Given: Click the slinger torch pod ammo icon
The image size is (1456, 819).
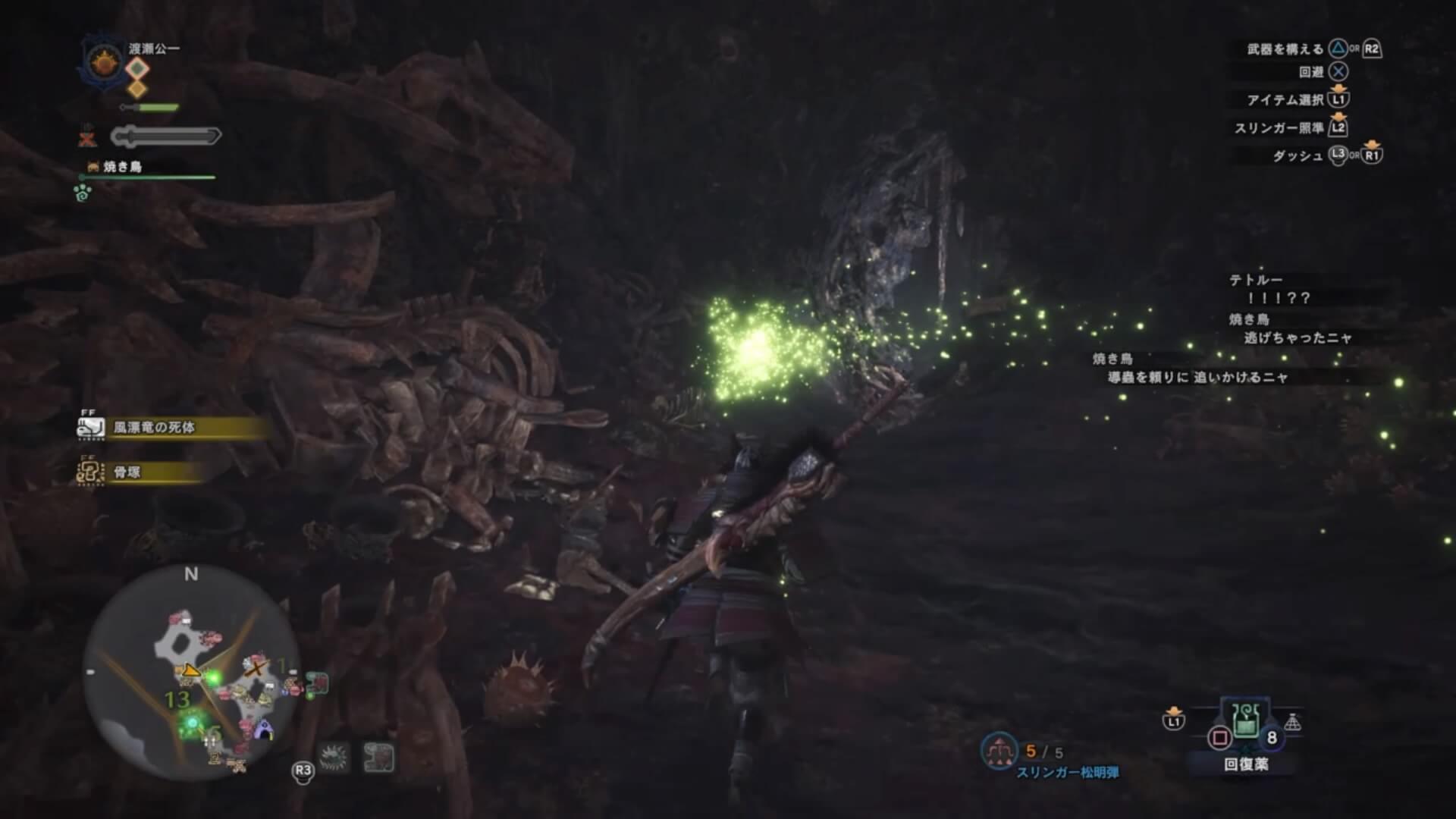Looking at the screenshot, I should pyautogui.click(x=999, y=751).
